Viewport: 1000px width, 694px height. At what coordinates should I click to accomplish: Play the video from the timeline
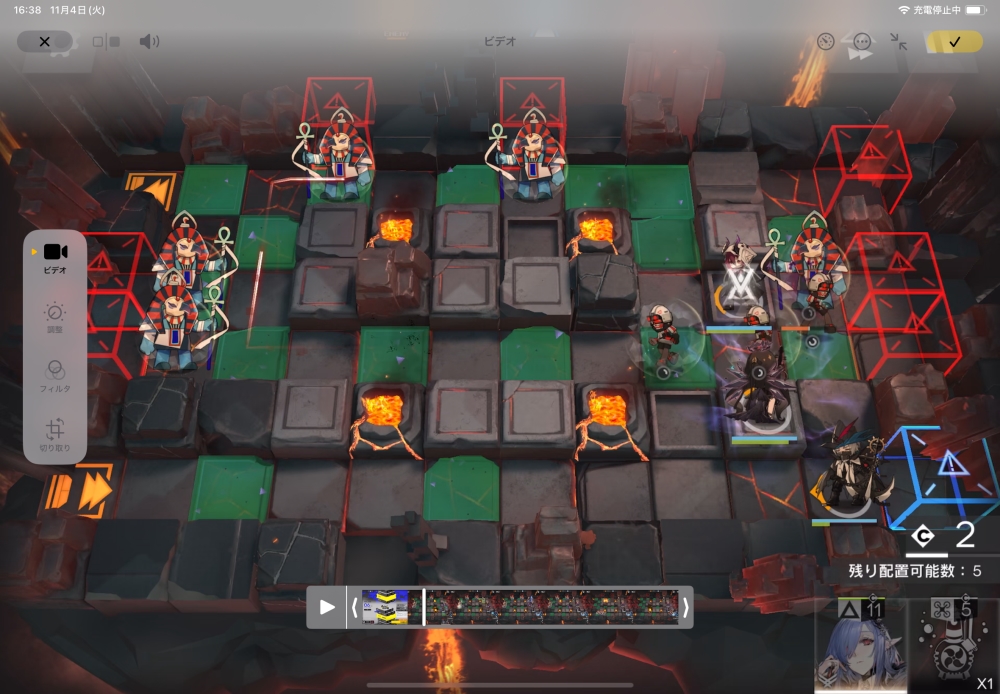pyautogui.click(x=327, y=607)
